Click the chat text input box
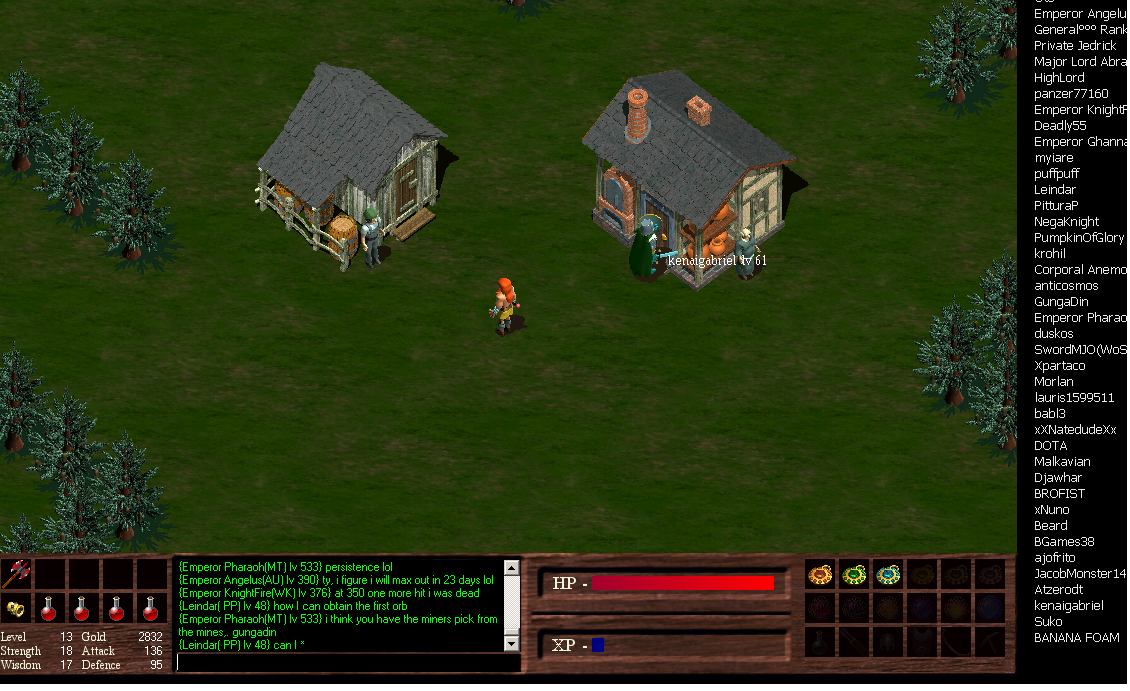 click(x=347, y=662)
